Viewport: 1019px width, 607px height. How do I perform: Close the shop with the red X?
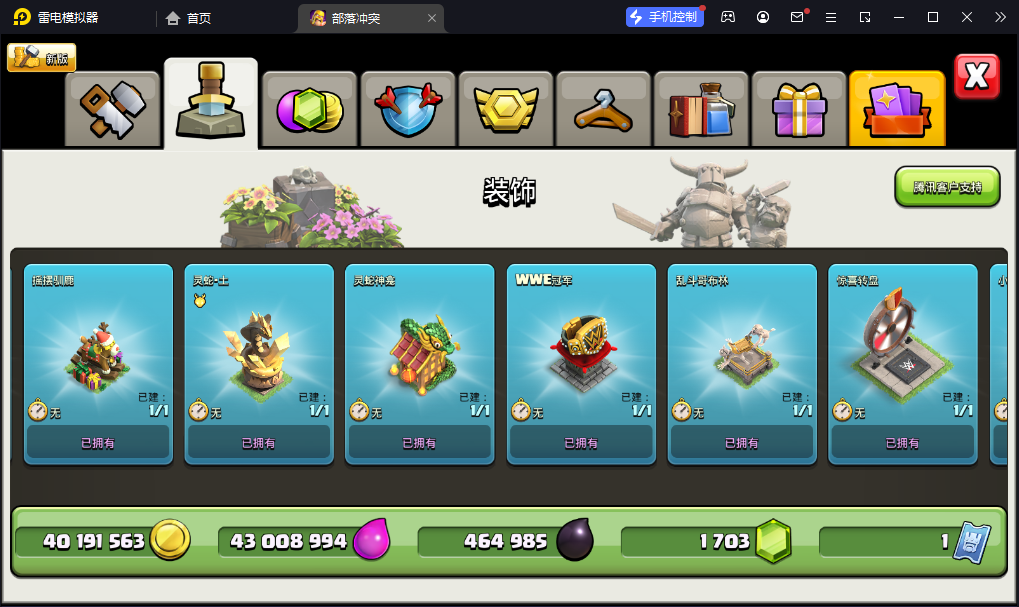(976, 76)
